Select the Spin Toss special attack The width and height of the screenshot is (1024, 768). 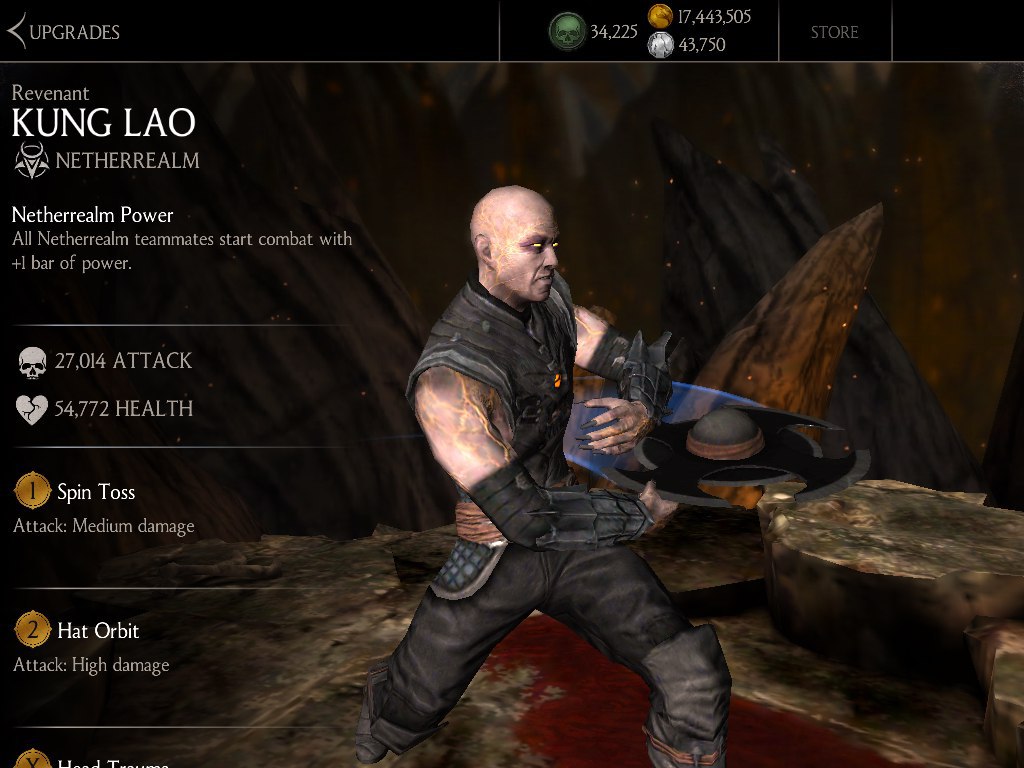pyautogui.click(x=95, y=492)
